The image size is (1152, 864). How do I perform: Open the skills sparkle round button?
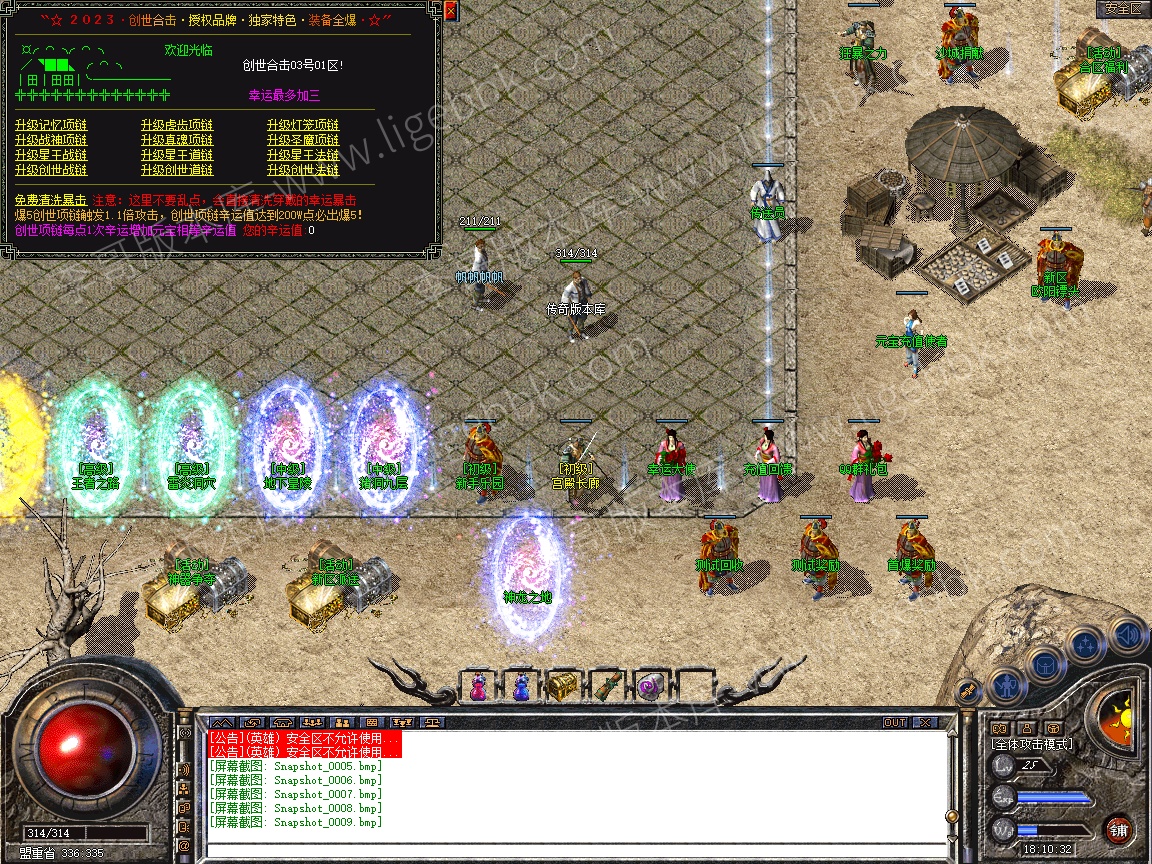pyautogui.click(x=1086, y=645)
